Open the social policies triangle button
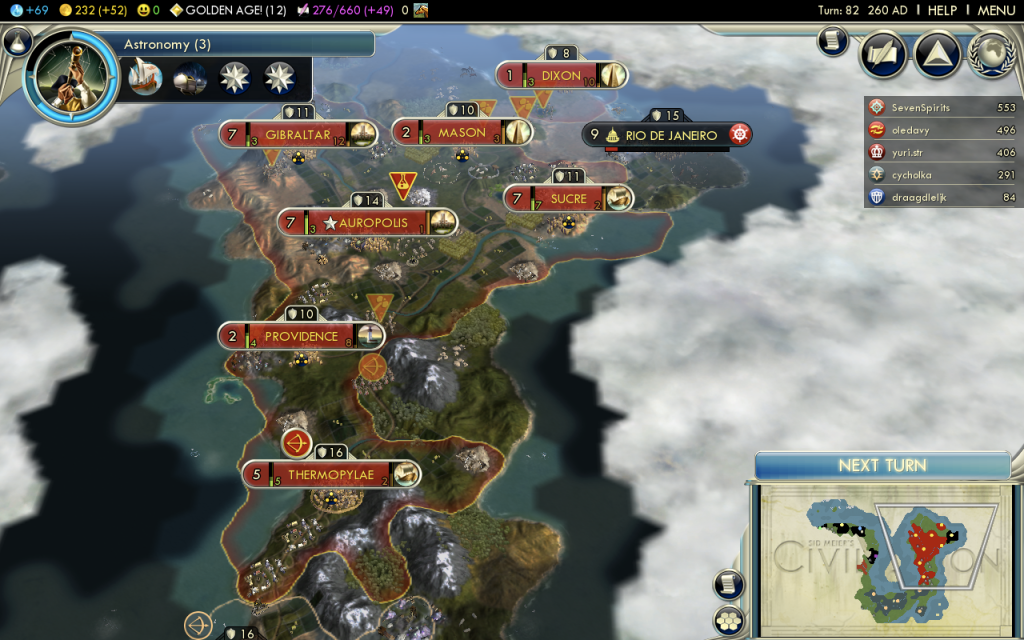The image size is (1024, 640). pyautogui.click(x=937, y=54)
